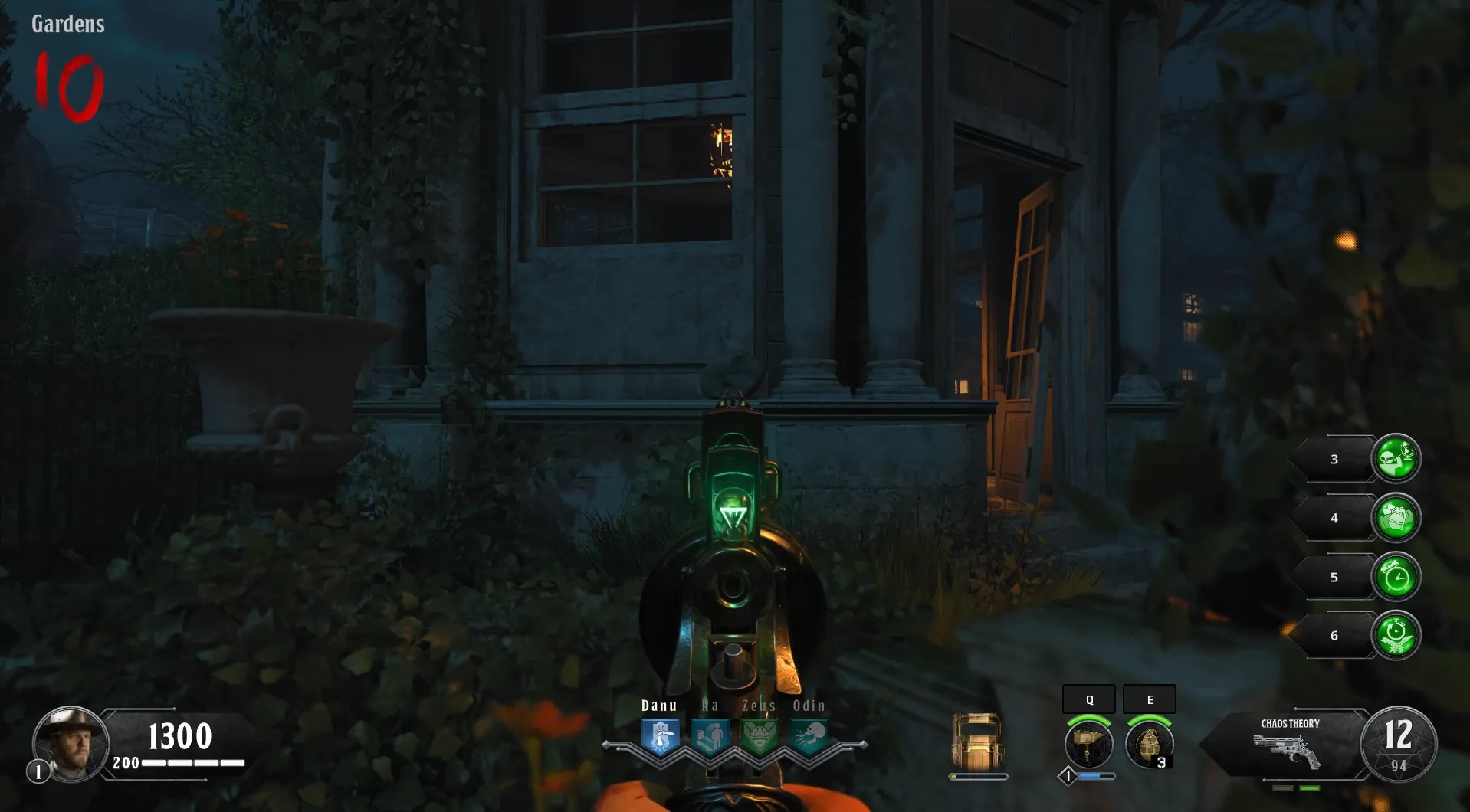Activate the hammer special weapon icon
The width and height of the screenshot is (1470, 812).
(1088, 744)
